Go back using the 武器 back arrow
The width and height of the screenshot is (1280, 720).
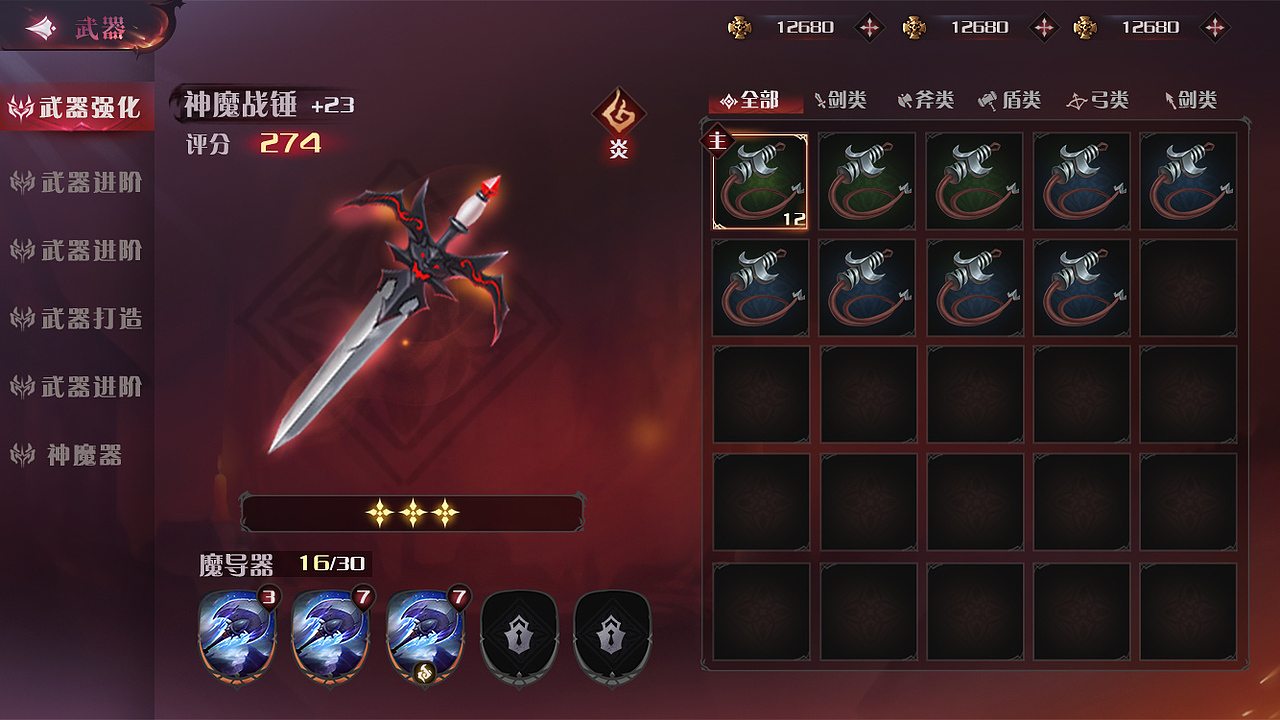(42, 29)
